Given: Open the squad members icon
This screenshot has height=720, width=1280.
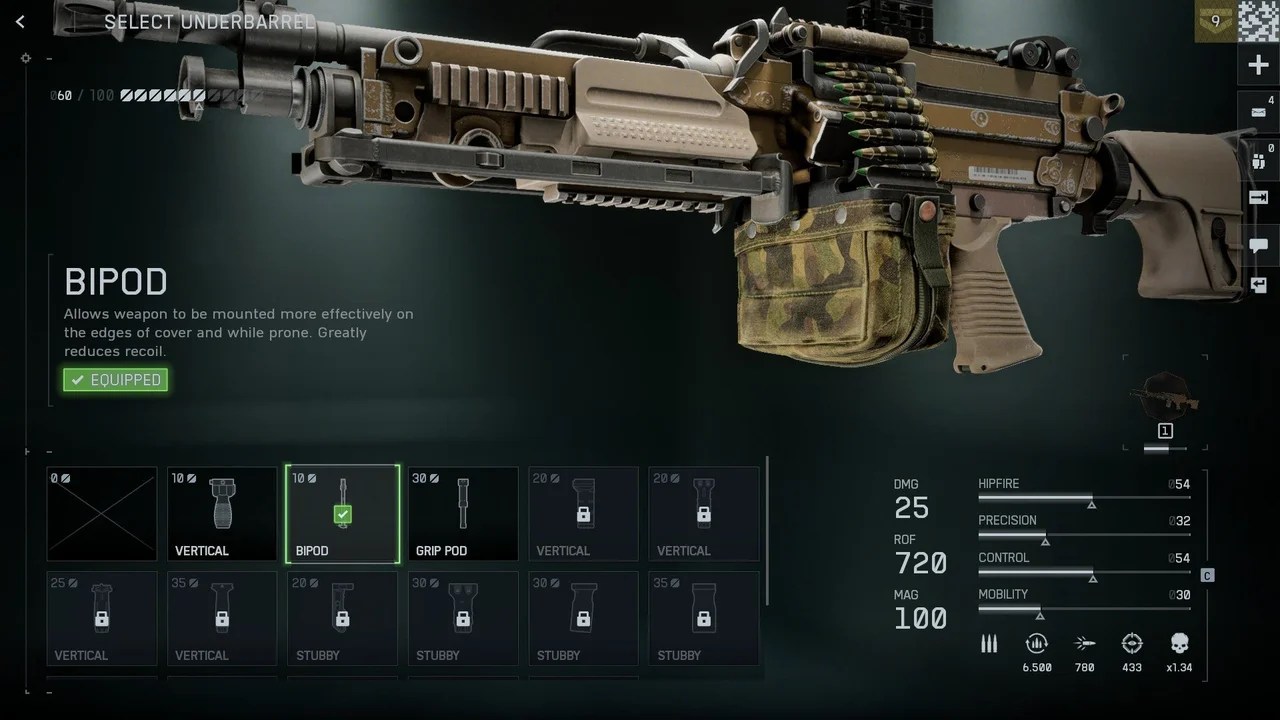Looking at the screenshot, I should (1259, 159).
